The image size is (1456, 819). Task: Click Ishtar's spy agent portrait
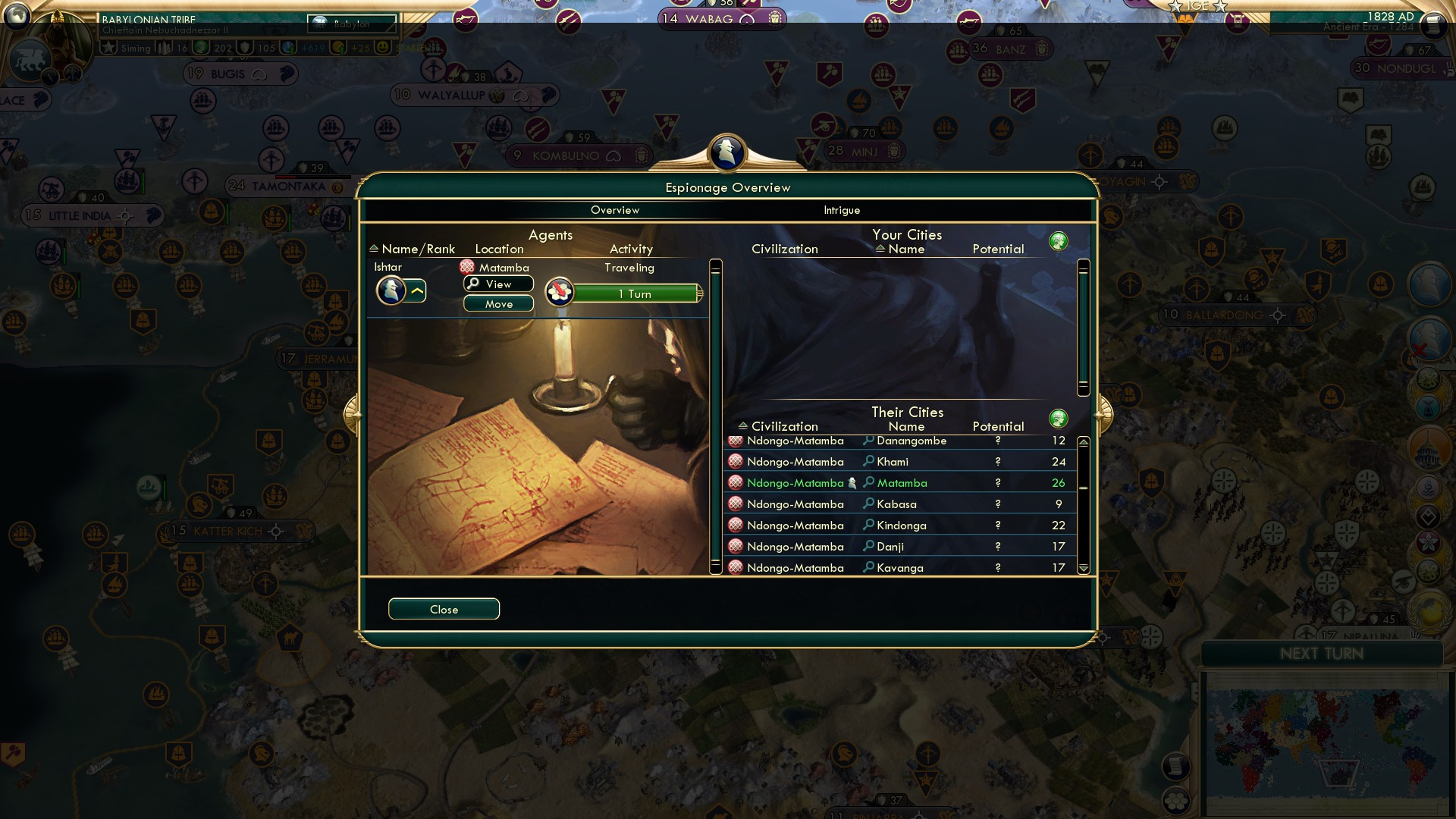click(392, 291)
